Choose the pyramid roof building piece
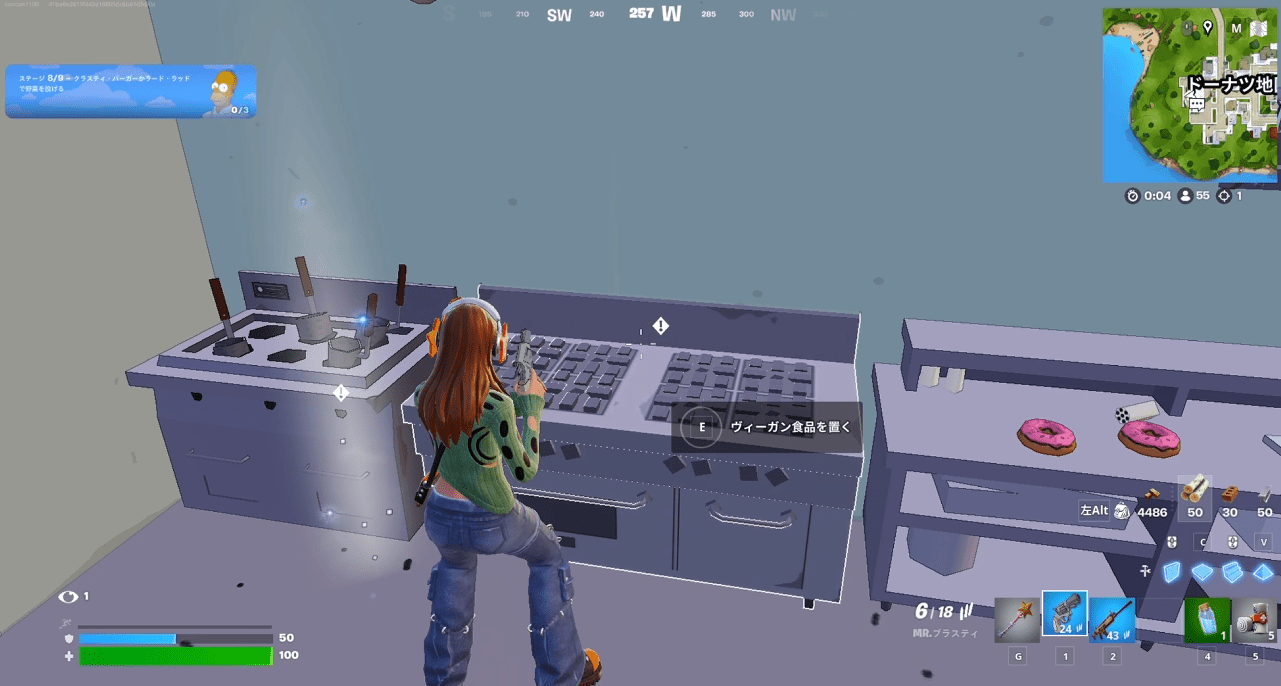Viewport: 1281px width, 686px height. click(1264, 572)
